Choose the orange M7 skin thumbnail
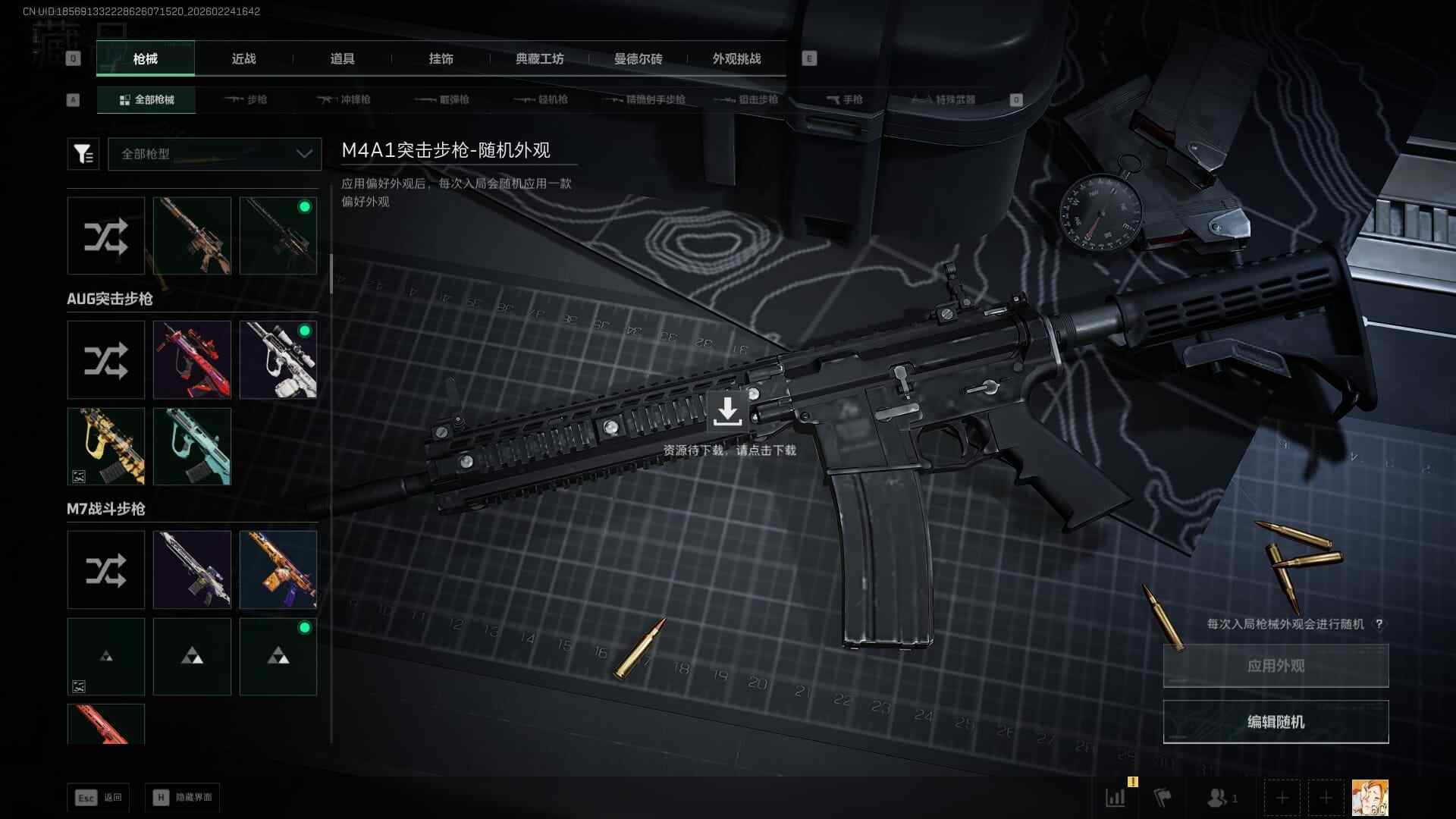This screenshot has height=819, width=1456. point(278,570)
